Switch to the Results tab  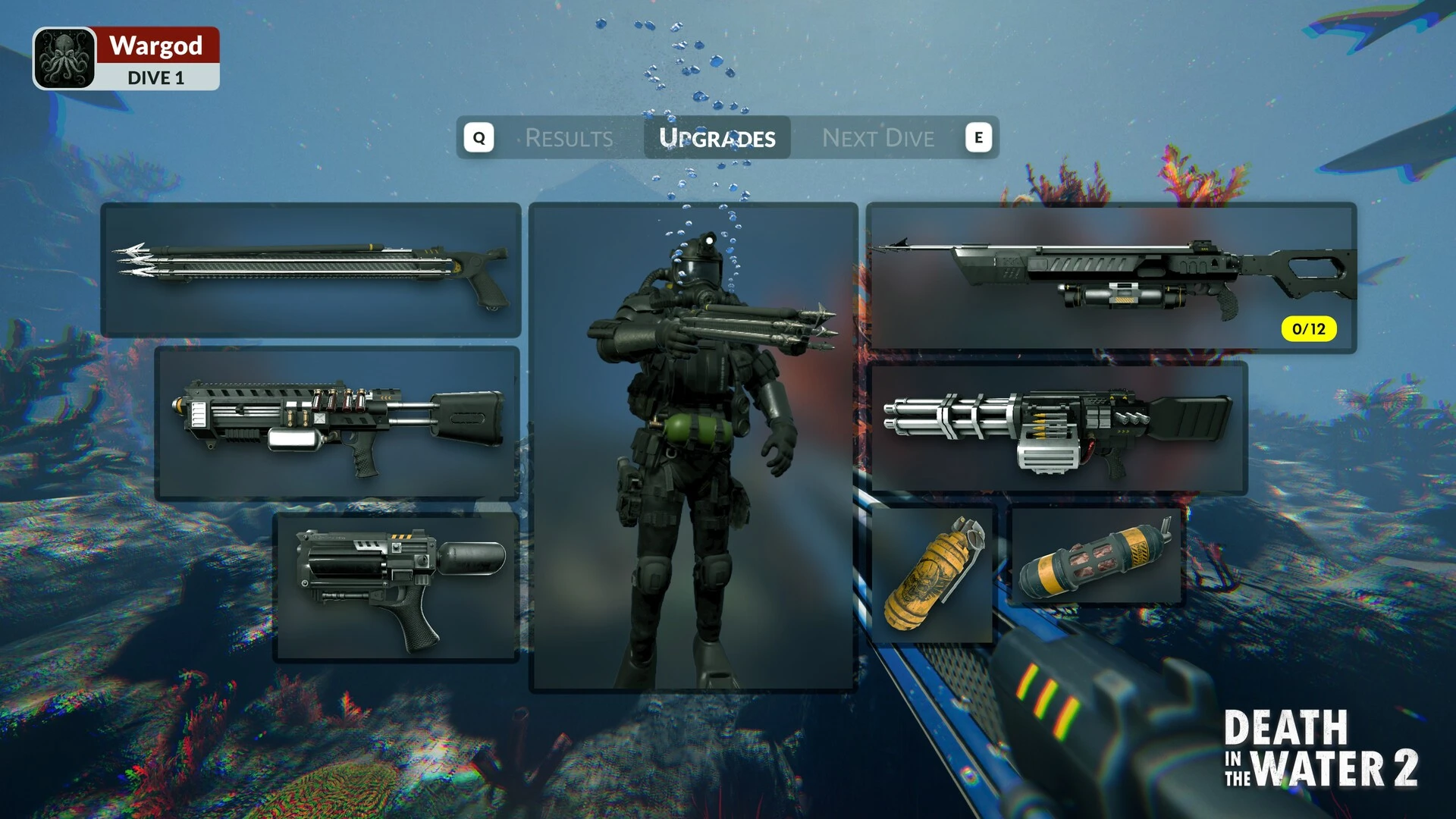pos(569,138)
